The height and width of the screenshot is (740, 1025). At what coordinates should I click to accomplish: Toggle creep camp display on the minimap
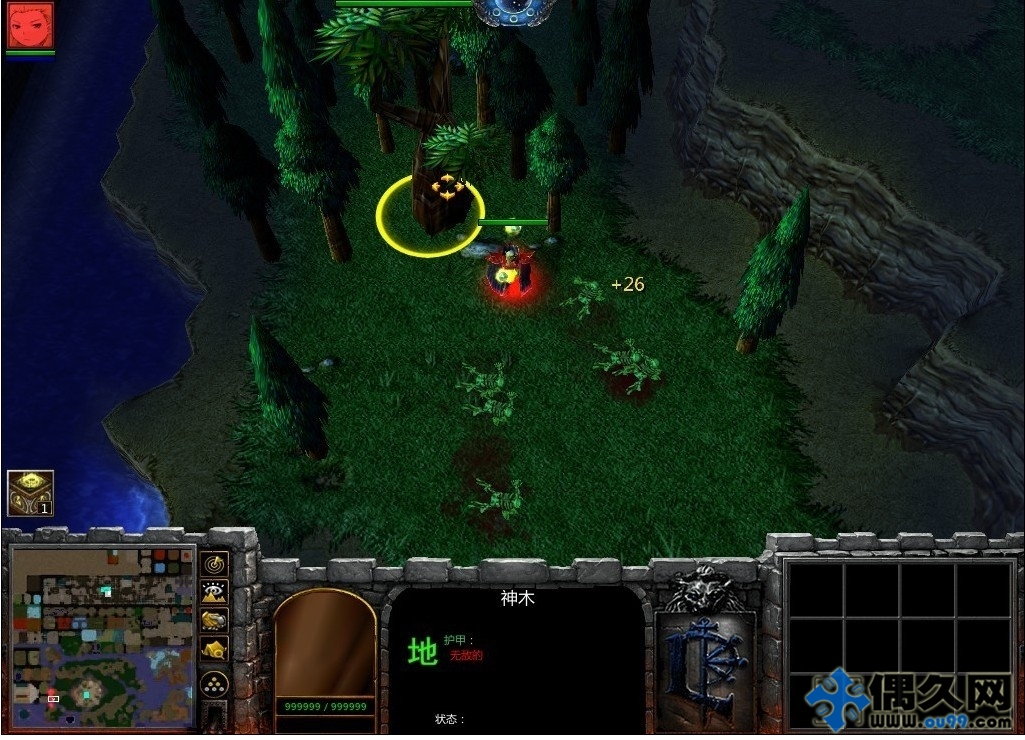(214, 649)
